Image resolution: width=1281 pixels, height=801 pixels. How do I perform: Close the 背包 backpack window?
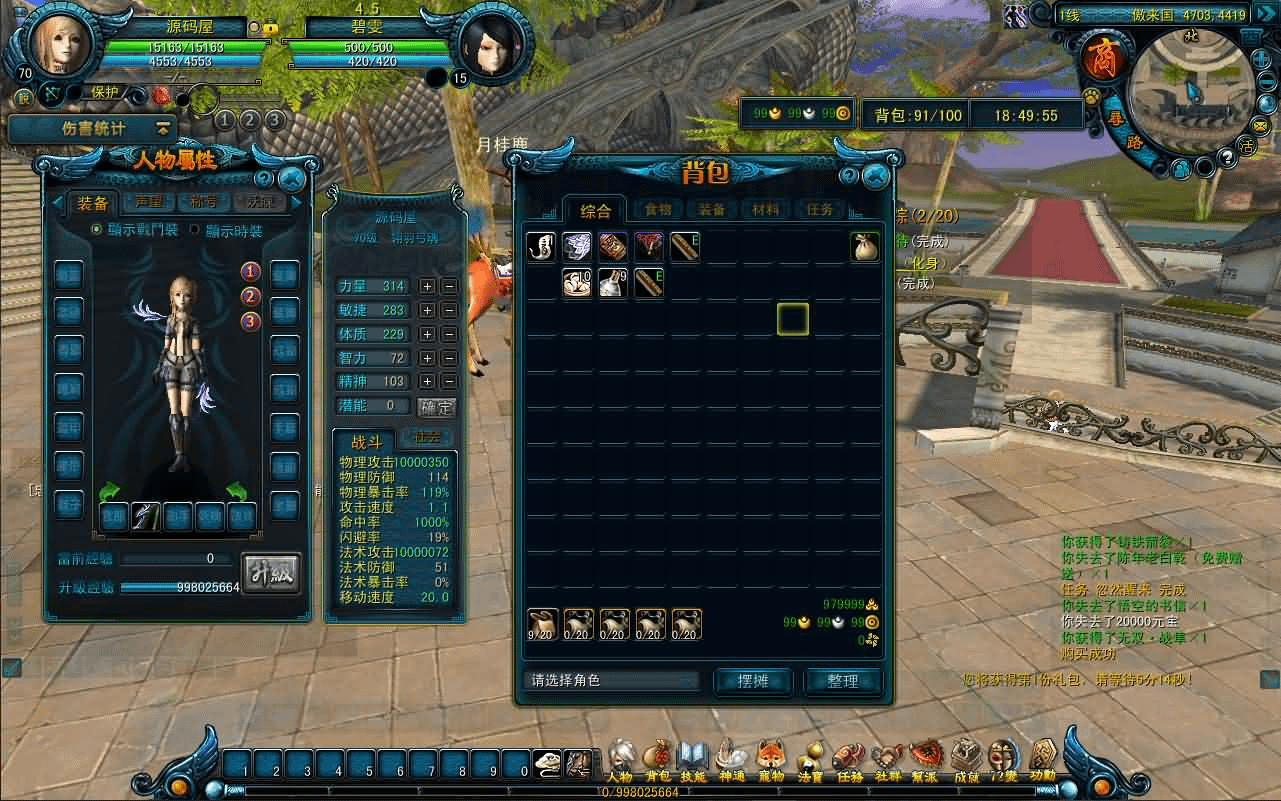876,176
